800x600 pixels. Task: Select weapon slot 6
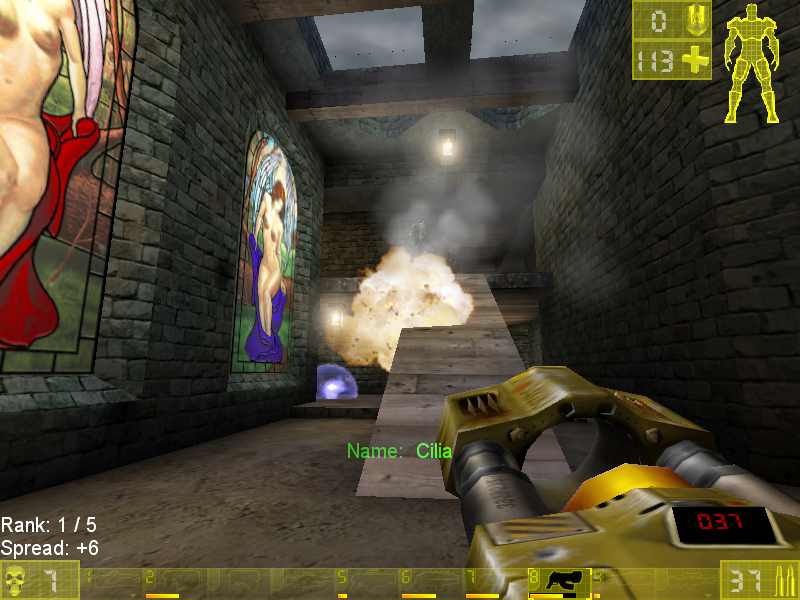(x=430, y=581)
